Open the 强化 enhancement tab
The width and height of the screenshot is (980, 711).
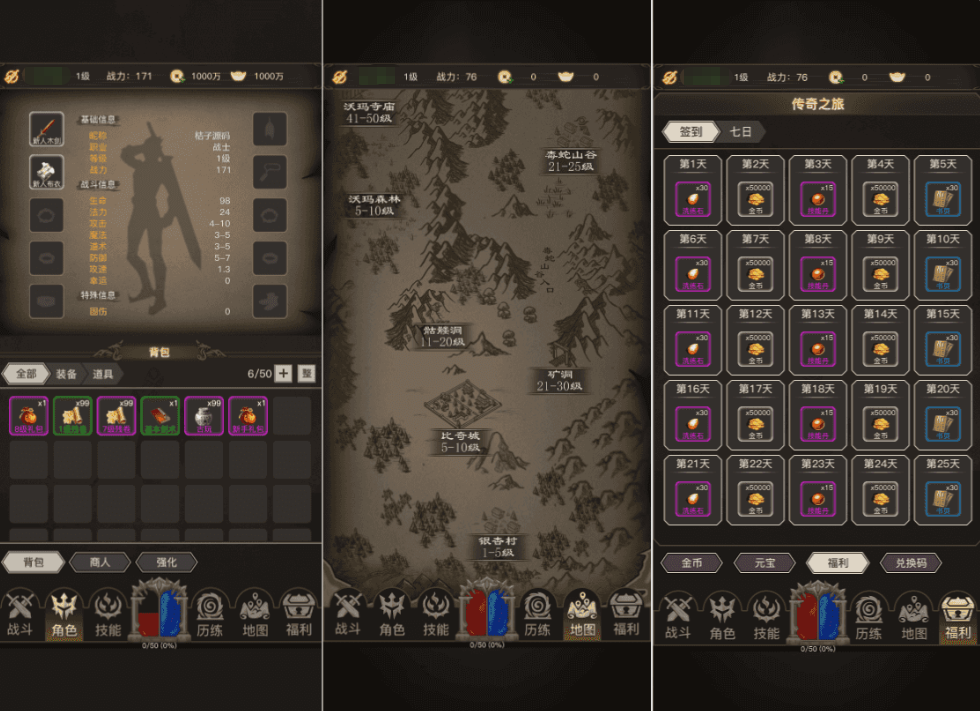(x=166, y=563)
